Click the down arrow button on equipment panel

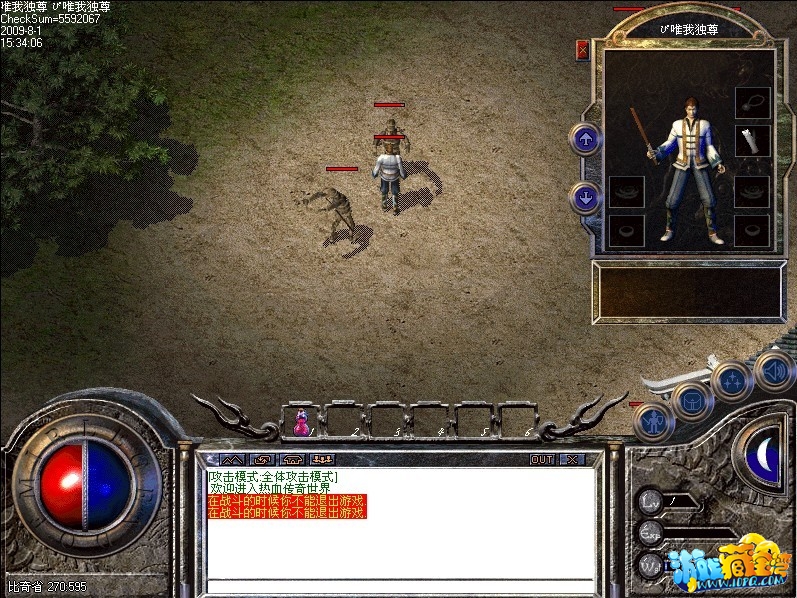point(585,197)
